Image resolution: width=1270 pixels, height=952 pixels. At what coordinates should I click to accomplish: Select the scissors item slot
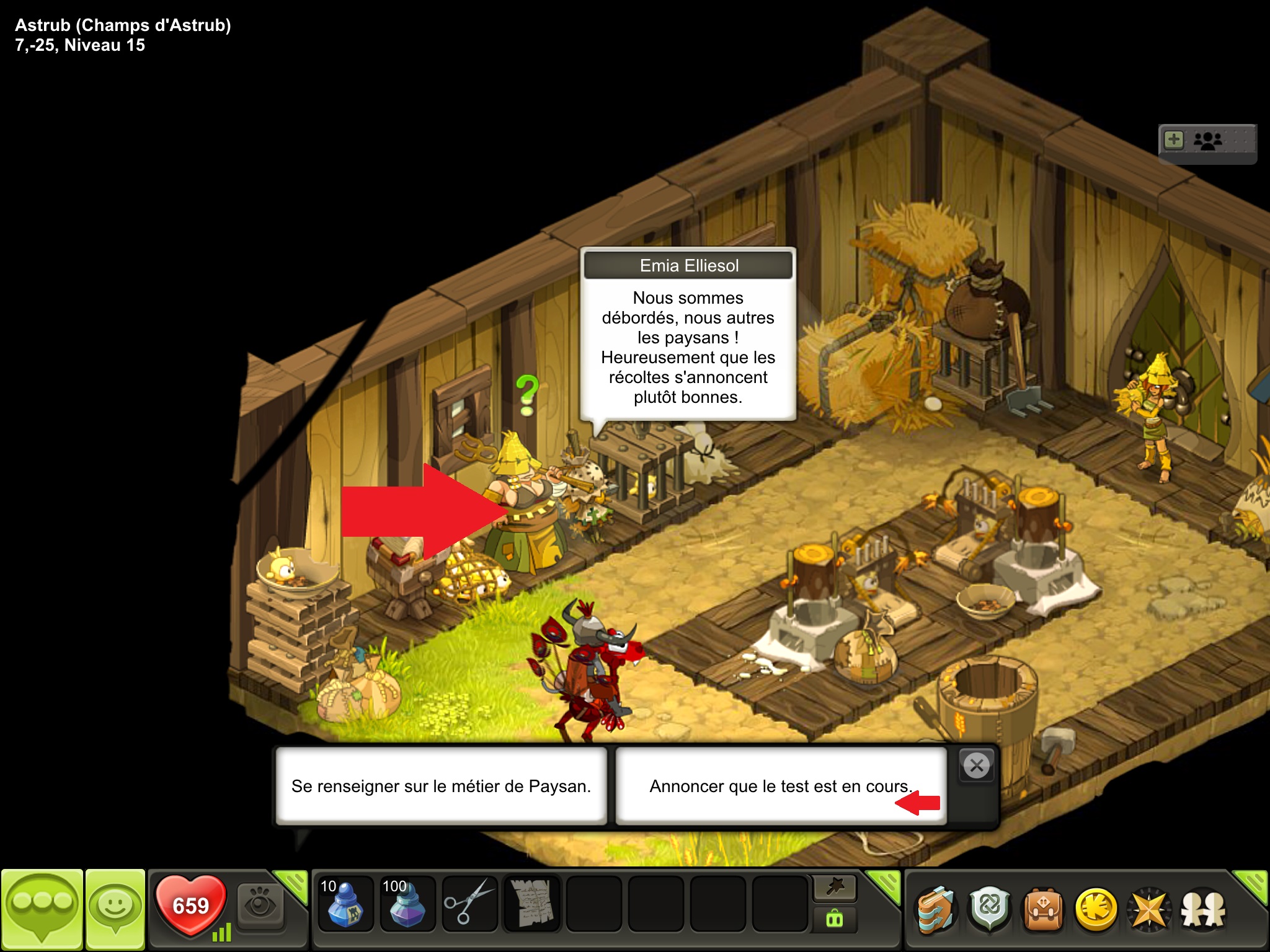click(469, 904)
